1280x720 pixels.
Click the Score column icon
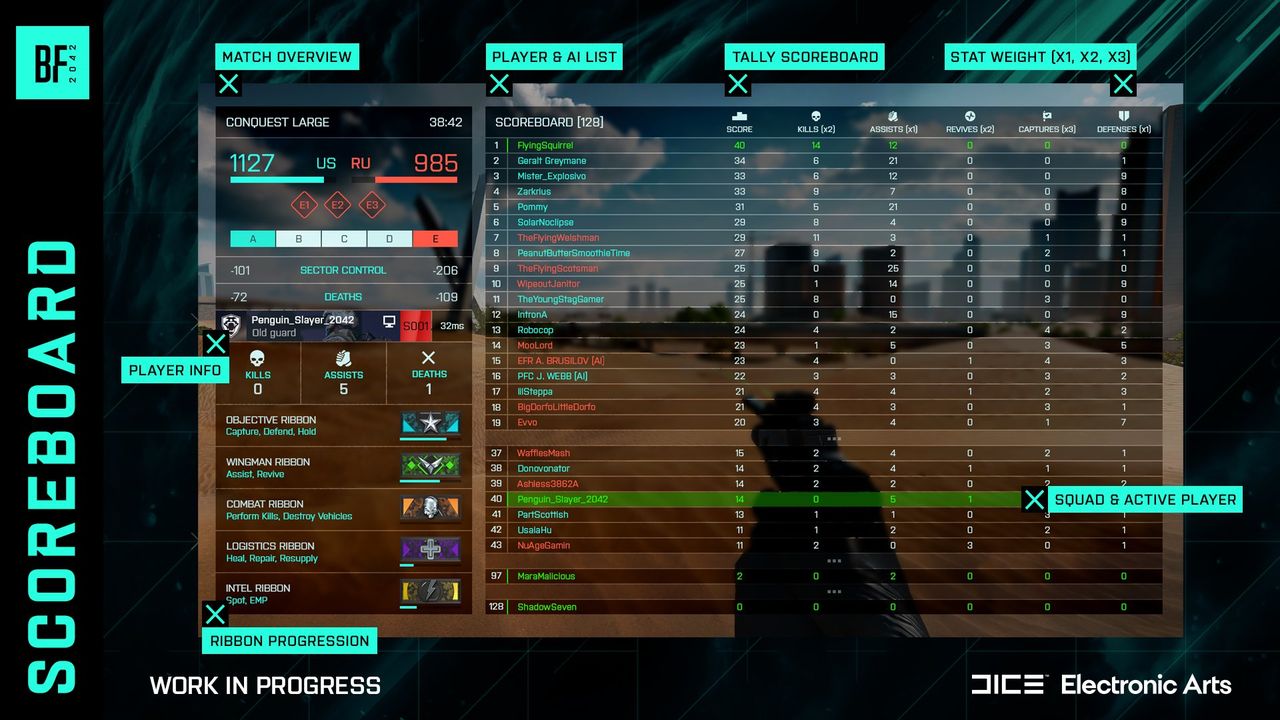point(740,117)
